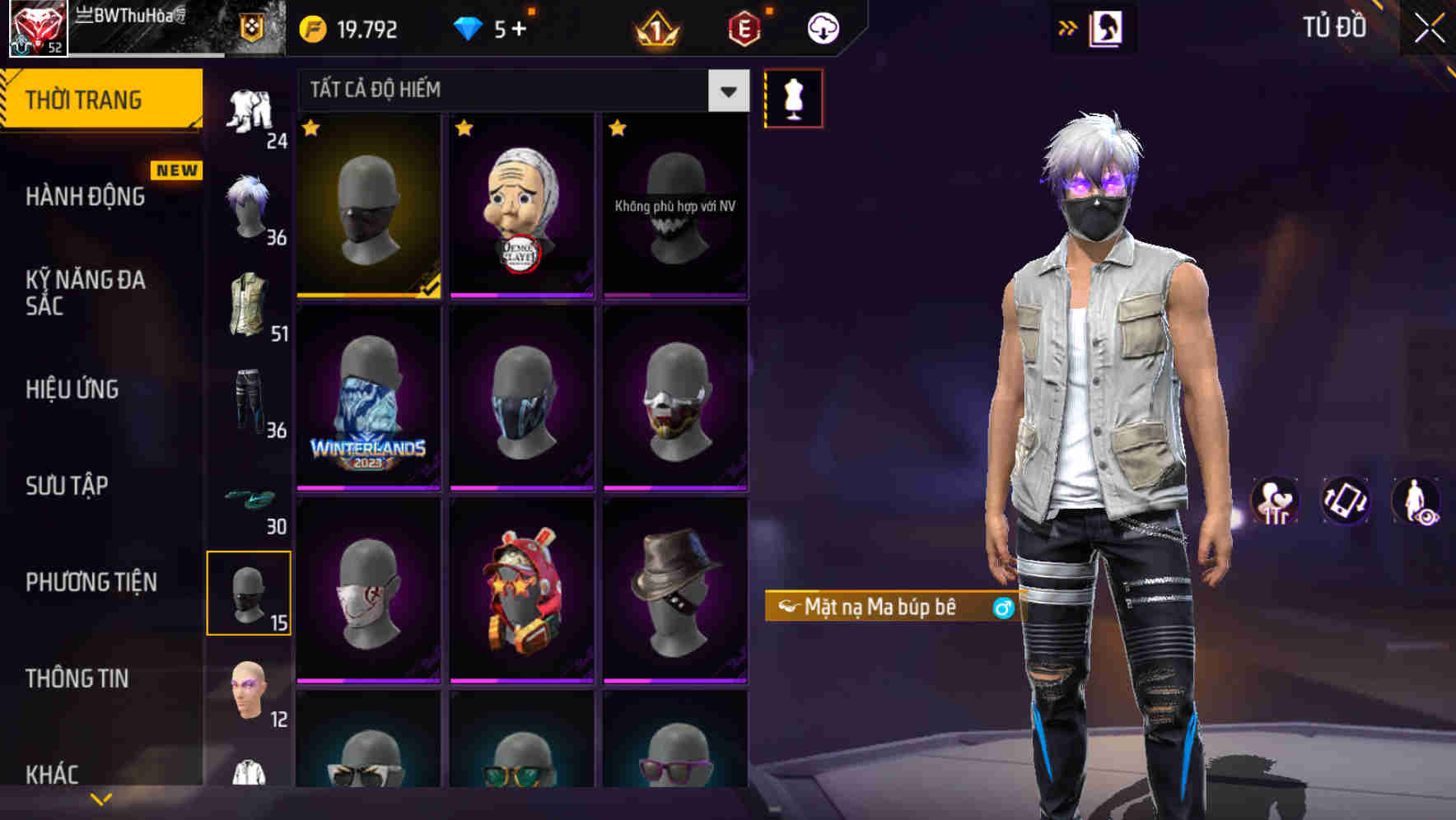The width and height of the screenshot is (1456, 820).
Task: Toggle the mask category icon showing 15 items
Action: pos(250,592)
